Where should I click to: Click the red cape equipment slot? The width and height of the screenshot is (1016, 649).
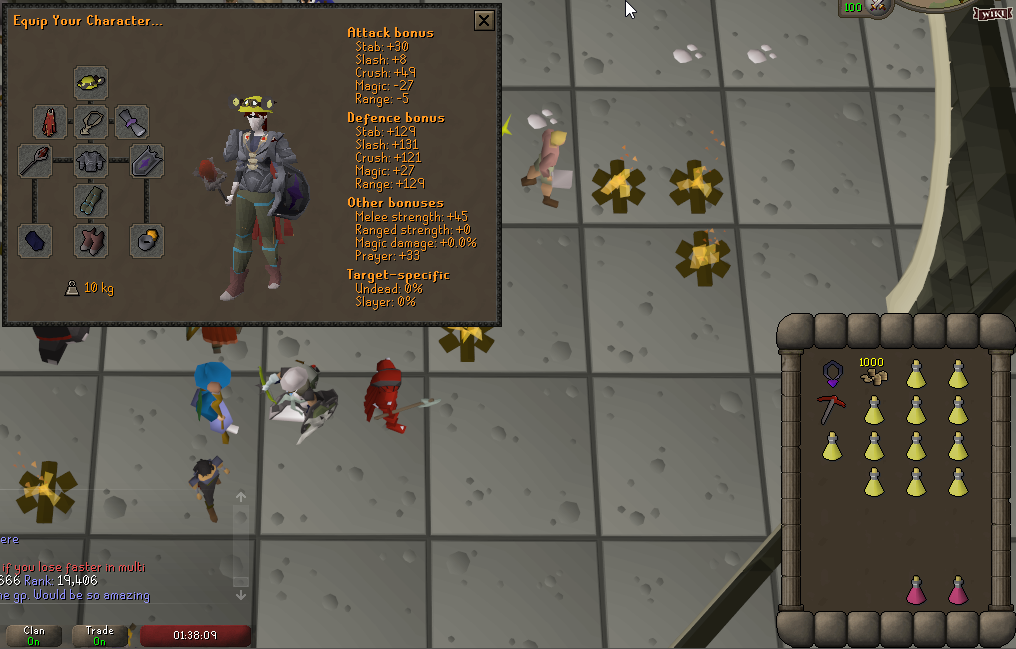coord(50,122)
